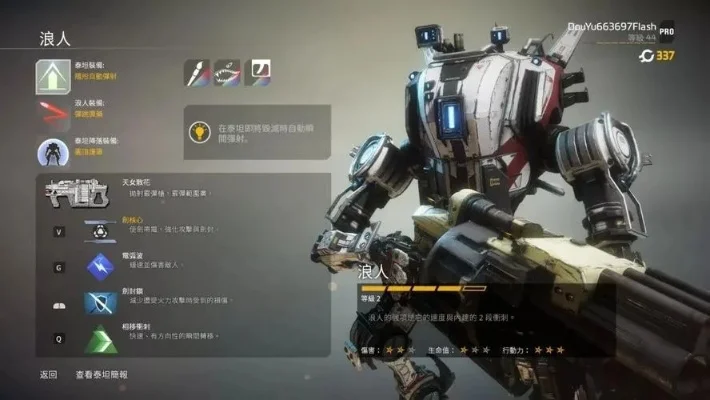Open the paintbrush camo customization option

coord(196,72)
